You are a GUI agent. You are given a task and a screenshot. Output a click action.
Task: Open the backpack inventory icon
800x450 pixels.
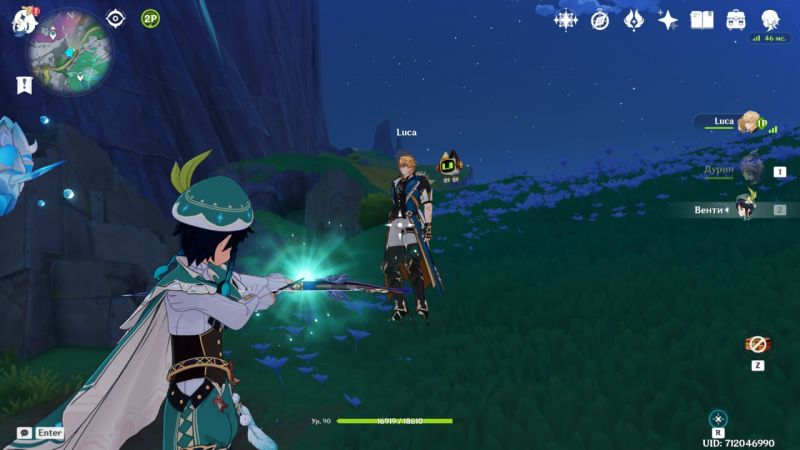pyautogui.click(x=736, y=20)
